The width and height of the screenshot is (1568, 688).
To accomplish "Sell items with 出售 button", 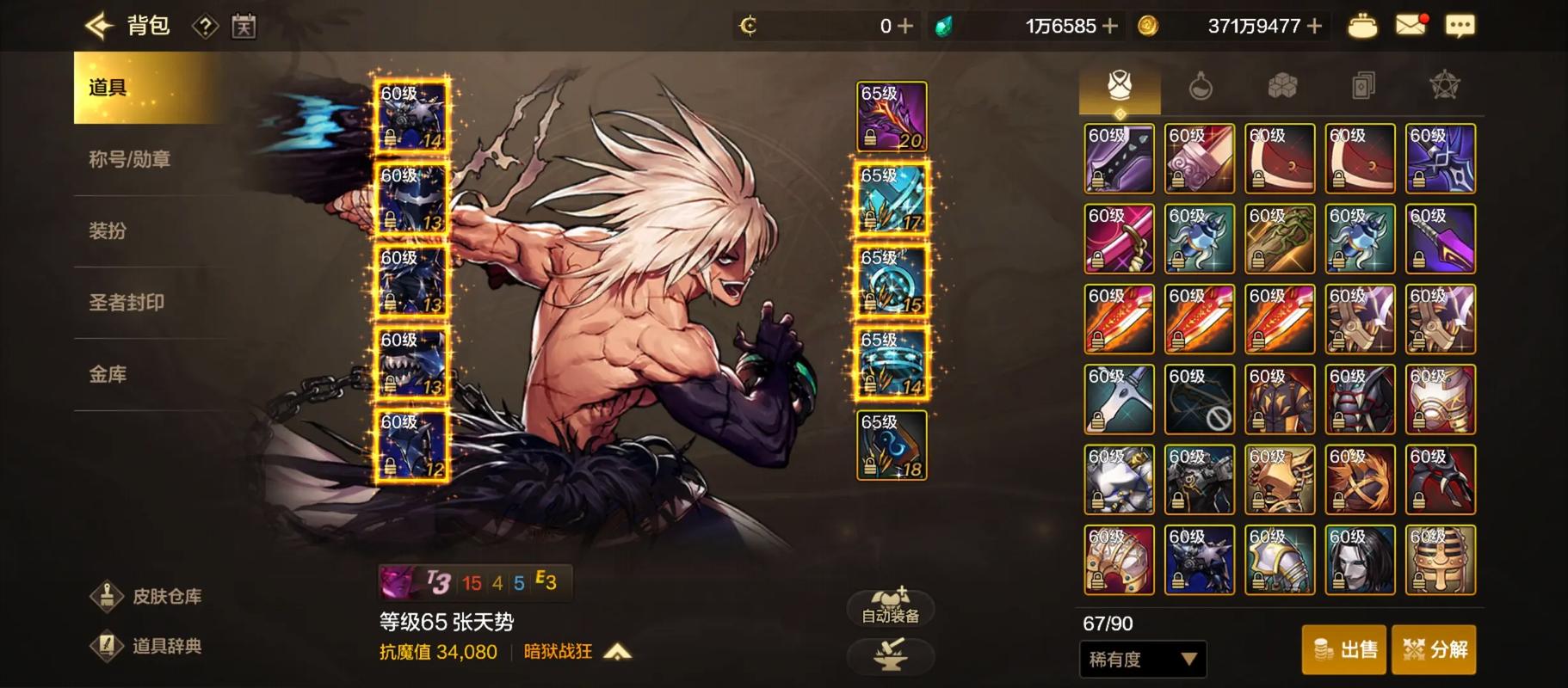I will coord(1343,649).
